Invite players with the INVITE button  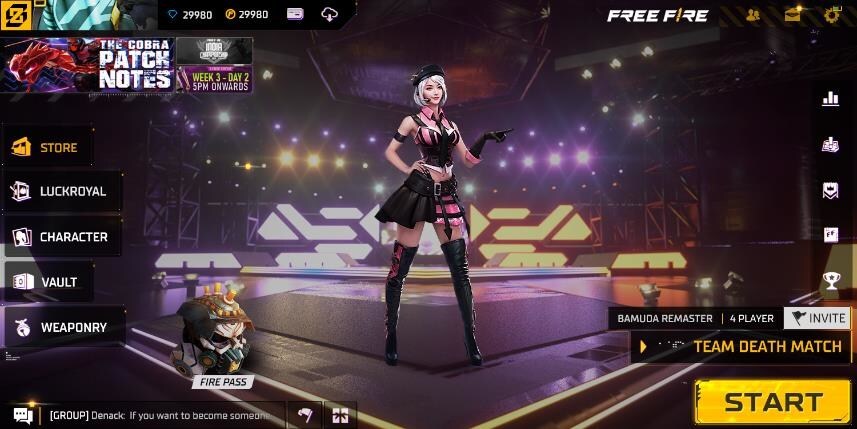[x=817, y=318]
